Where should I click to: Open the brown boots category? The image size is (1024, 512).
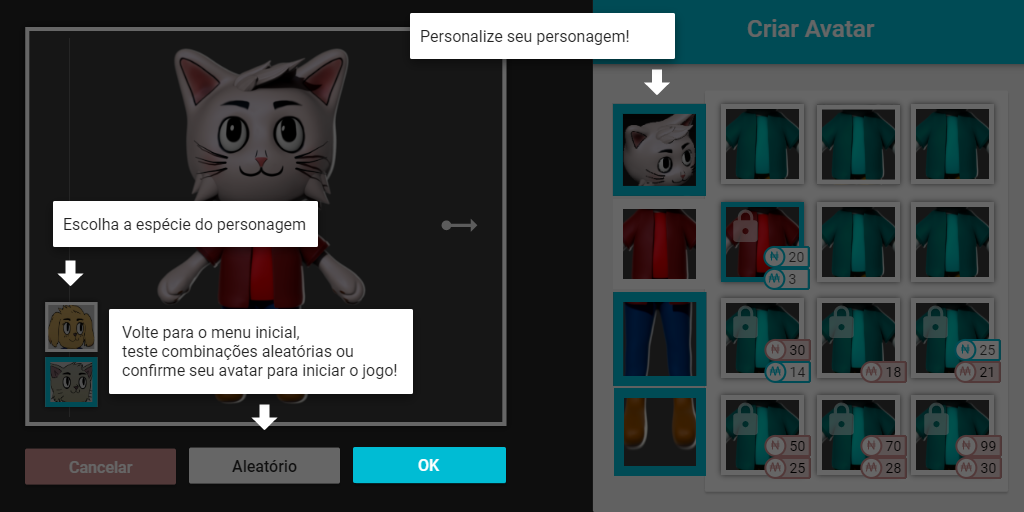pyautogui.click(x=659, y=432)
